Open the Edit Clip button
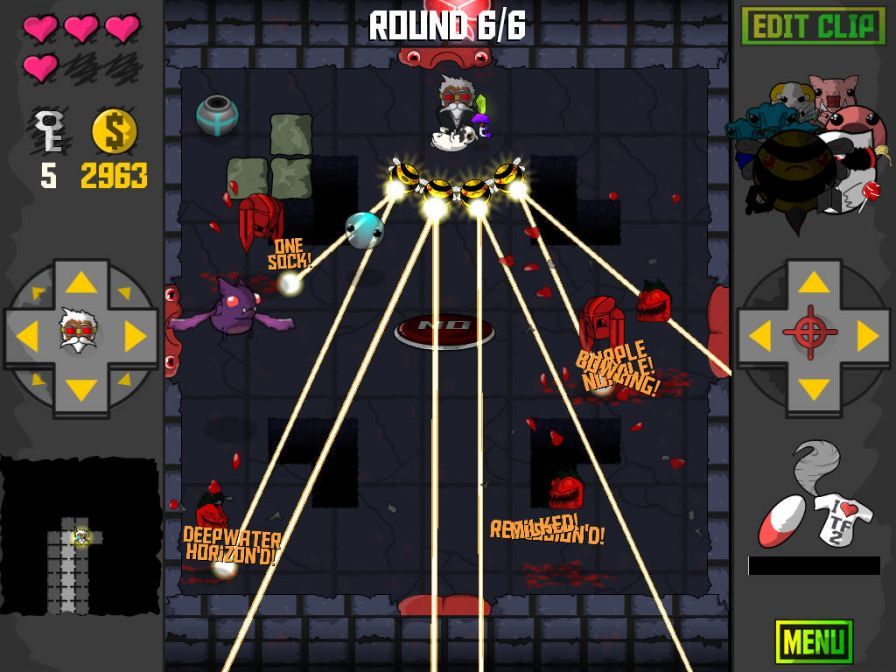 (813, 26)
